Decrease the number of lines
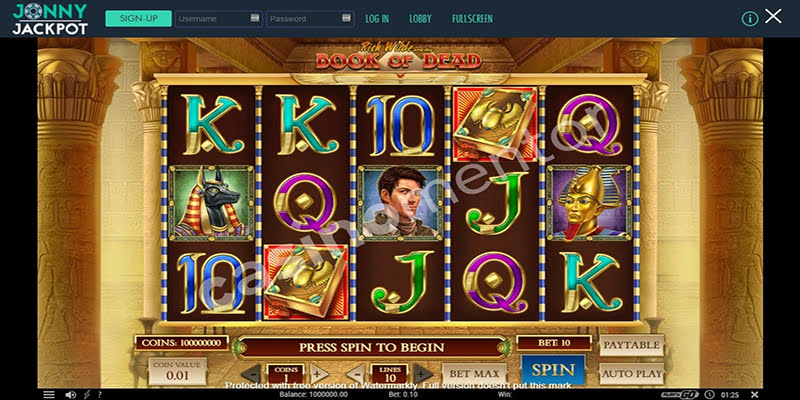Screen dimensions: 800x400 [x=357, y=376]
